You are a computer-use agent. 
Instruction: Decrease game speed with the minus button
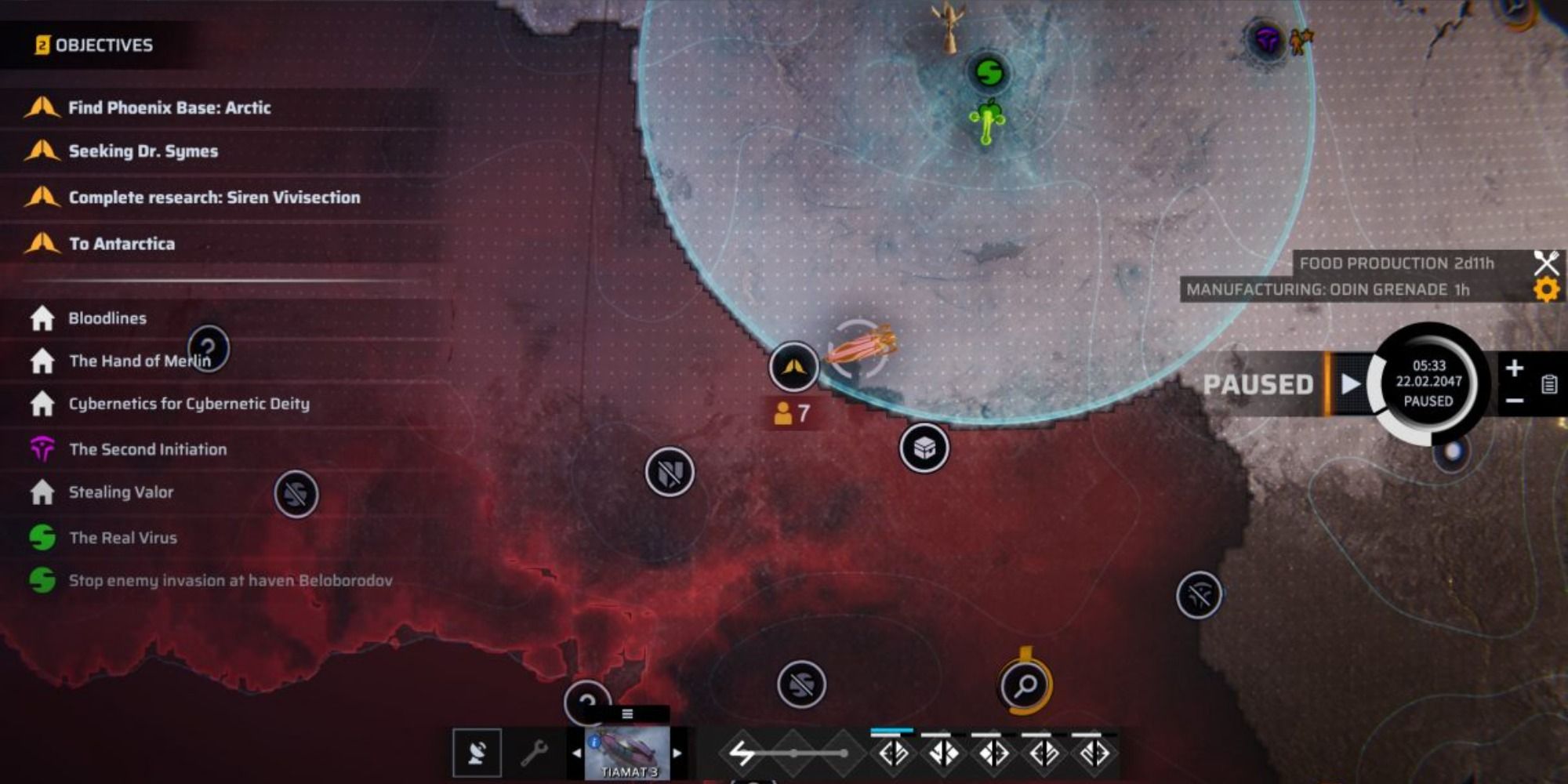pyautogui.click(x=1513, y=400)
